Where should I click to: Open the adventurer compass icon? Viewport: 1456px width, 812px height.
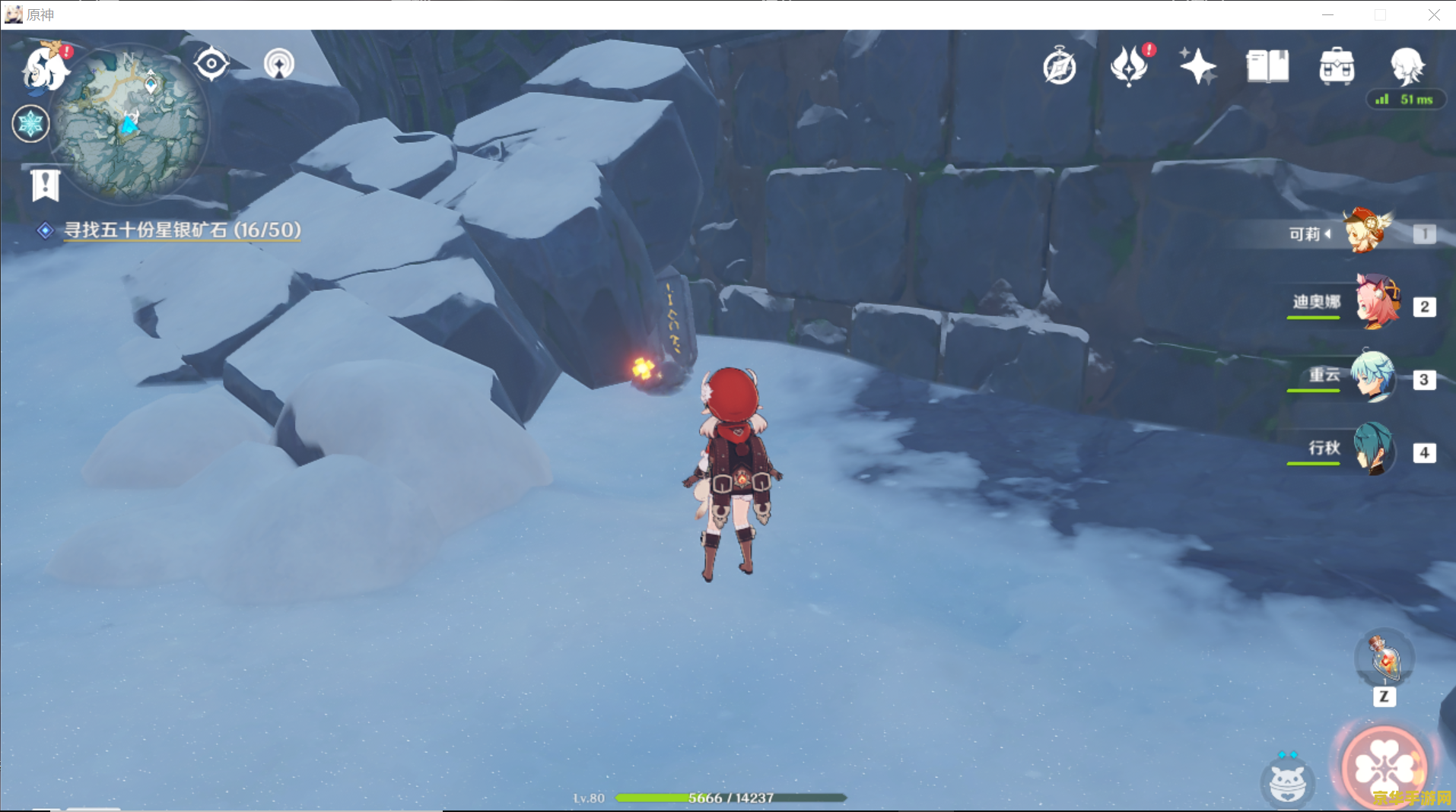pyautogui.click(x=1059, y=67)
